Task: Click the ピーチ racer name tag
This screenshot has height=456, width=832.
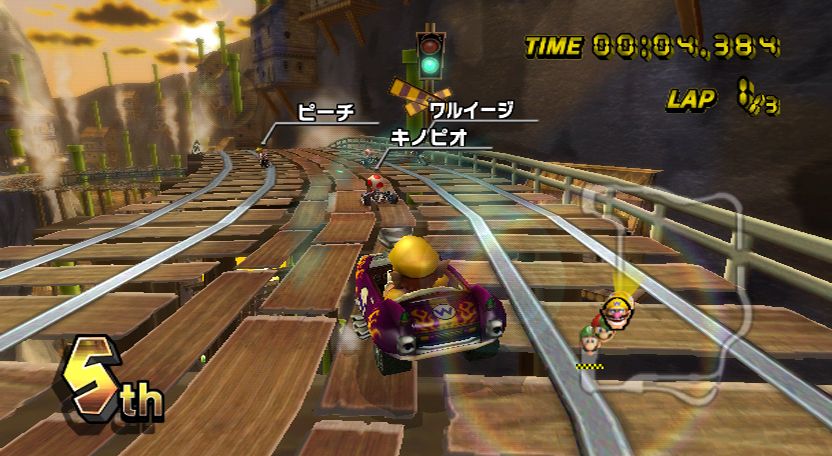Action: 326,113
